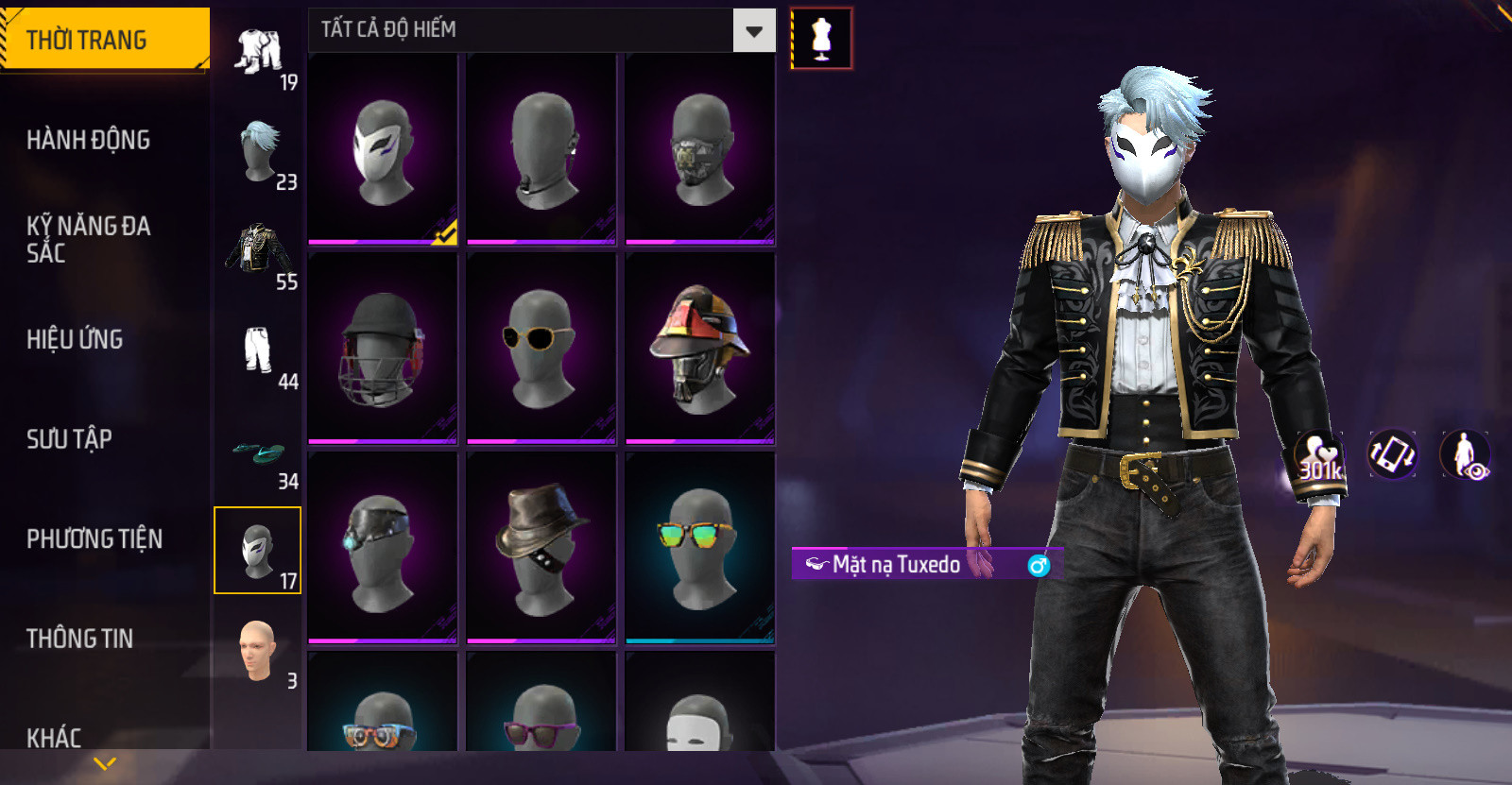Click the mannequin outfit preview button
Screen dimensions: 1512x785
pyautogui.click(x=821, y=39)
